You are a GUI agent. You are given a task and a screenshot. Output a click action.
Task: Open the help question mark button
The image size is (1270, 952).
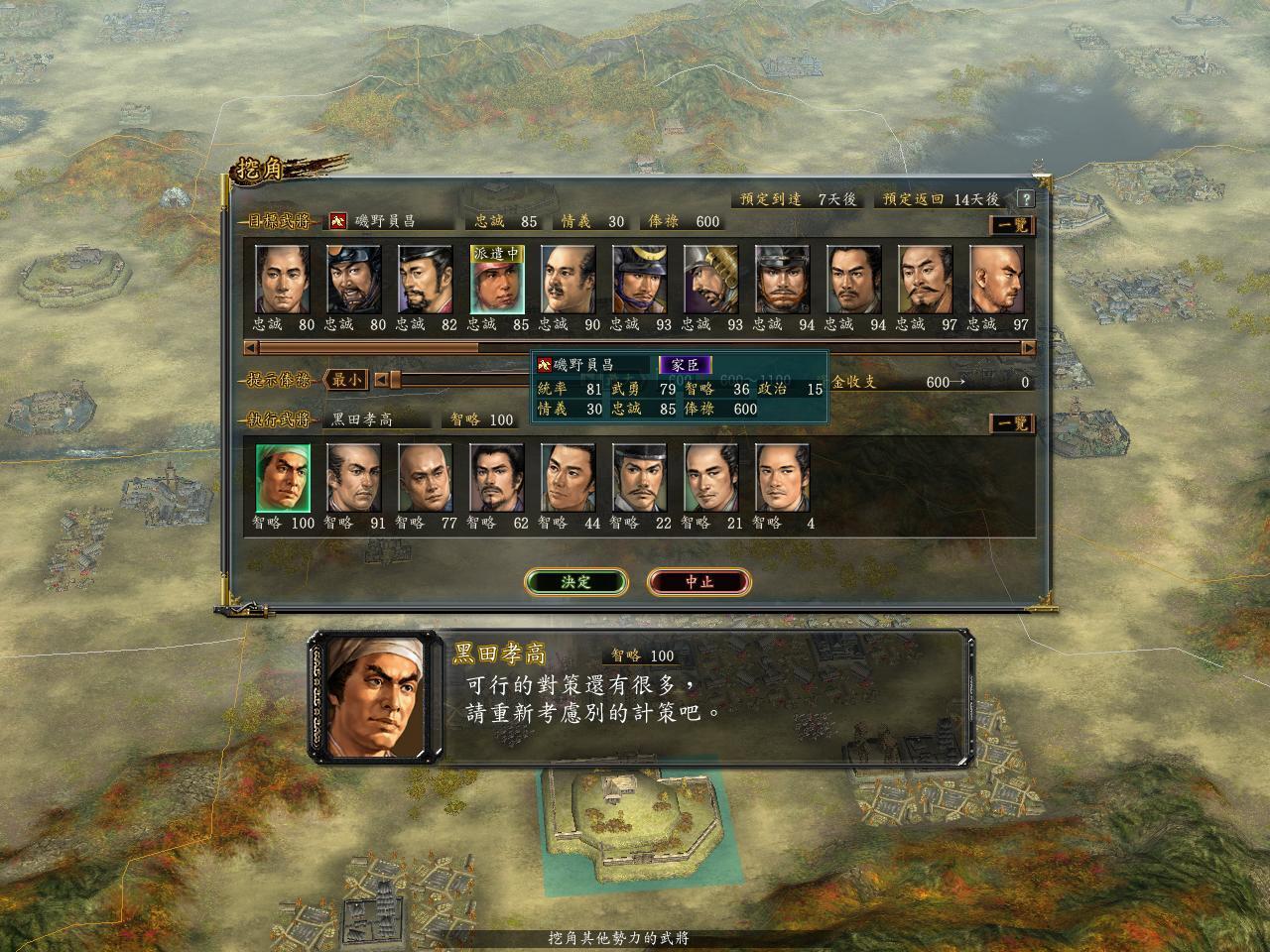(x=1025, y=199)
